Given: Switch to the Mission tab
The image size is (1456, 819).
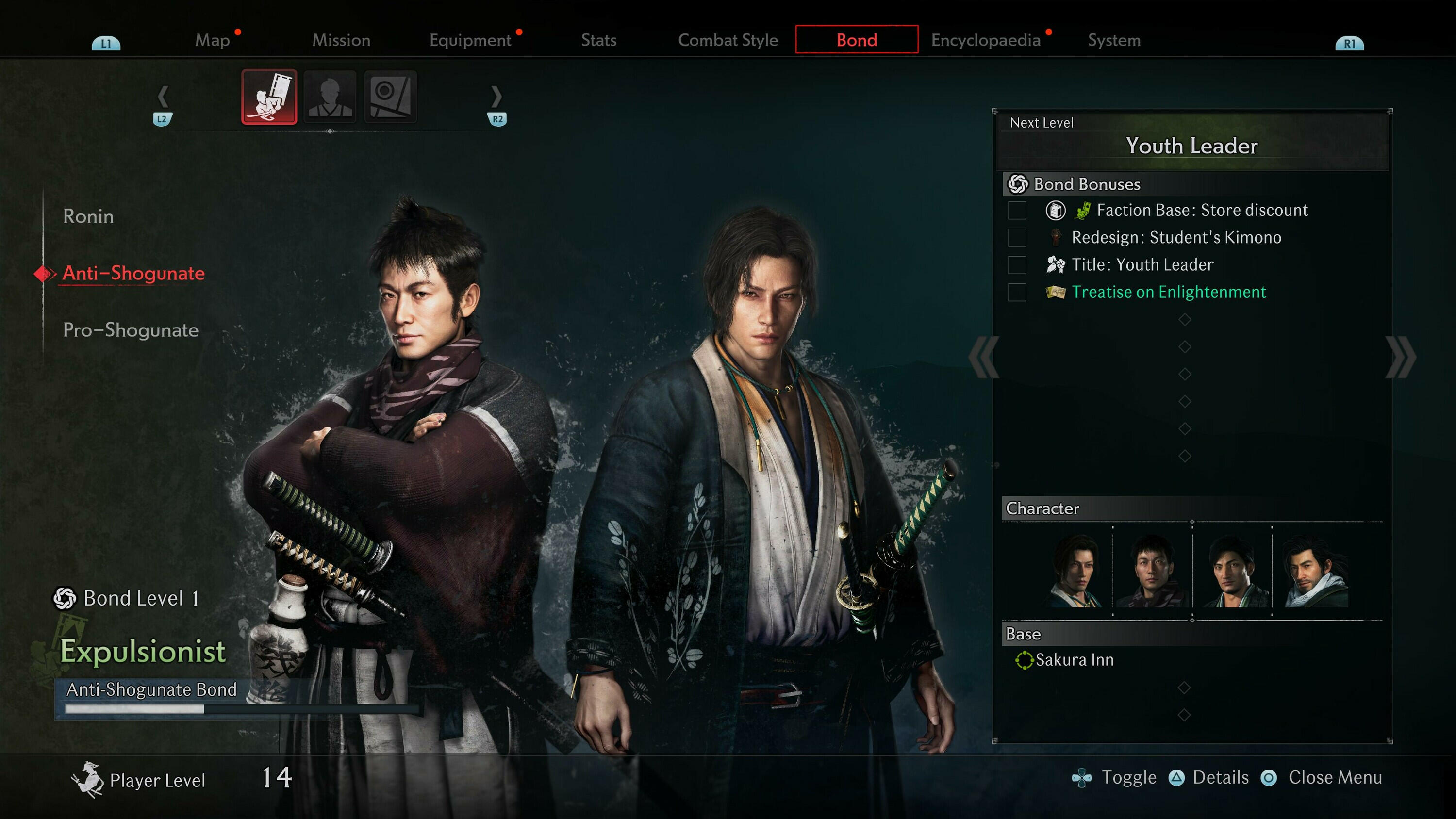Looking at the screenshot, I should tap(341, 40).
